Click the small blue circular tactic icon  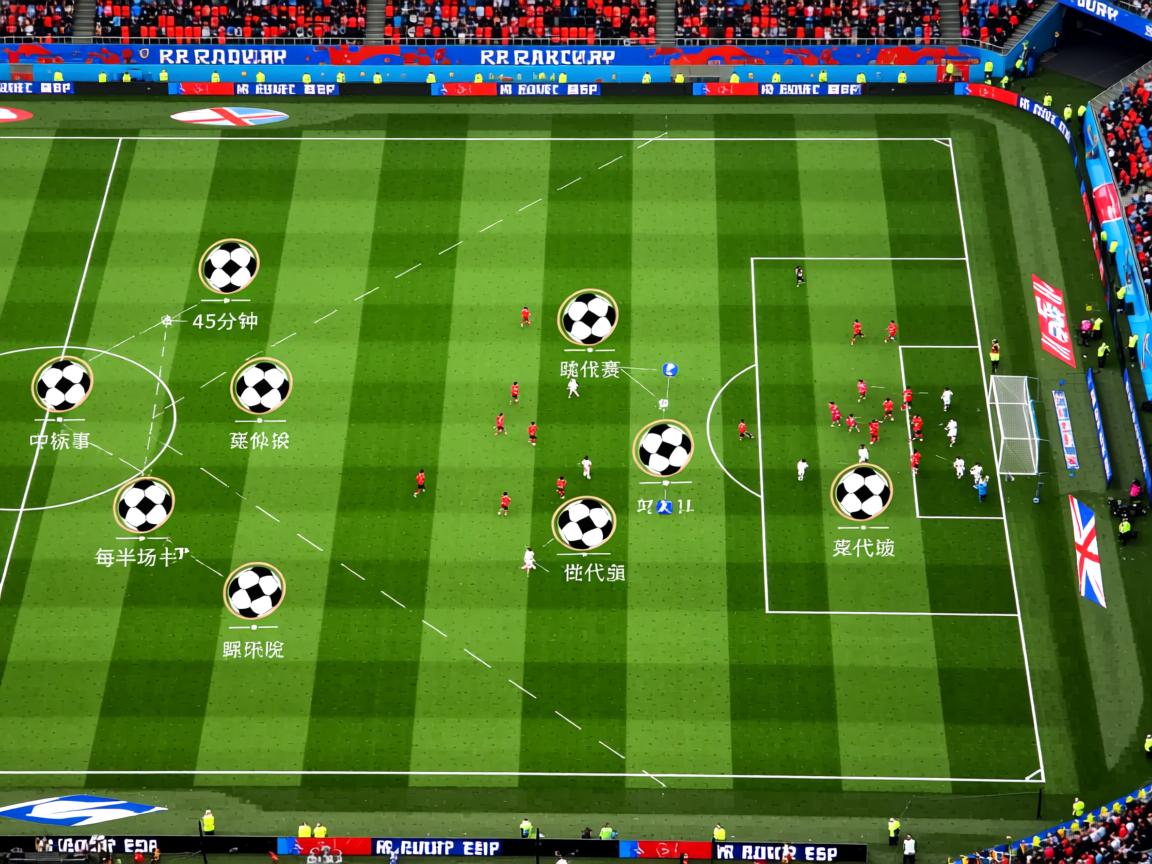pyautogui.click(x=669, y=369)
